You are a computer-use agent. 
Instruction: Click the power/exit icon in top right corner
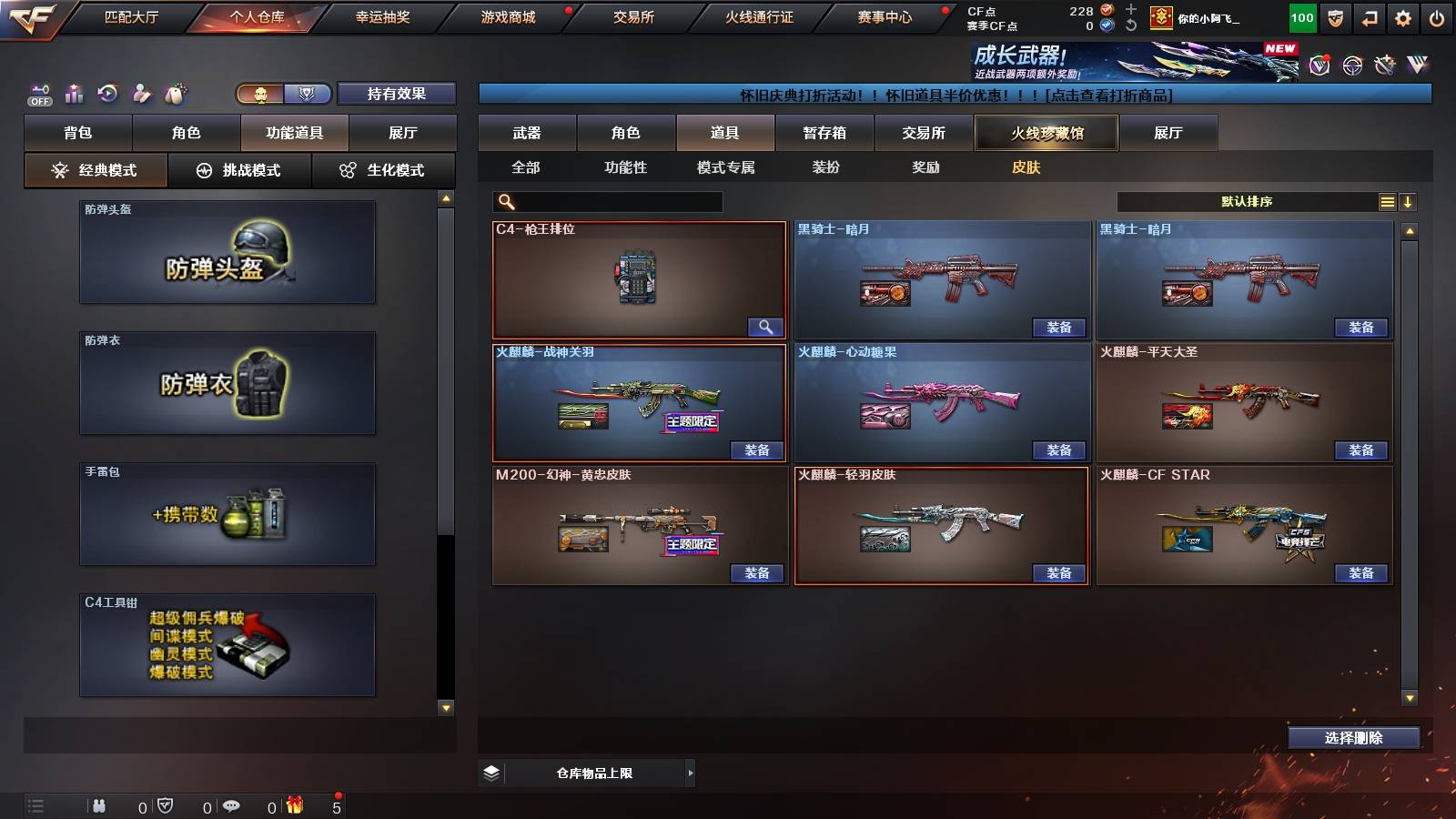[x=1437, y=17]
